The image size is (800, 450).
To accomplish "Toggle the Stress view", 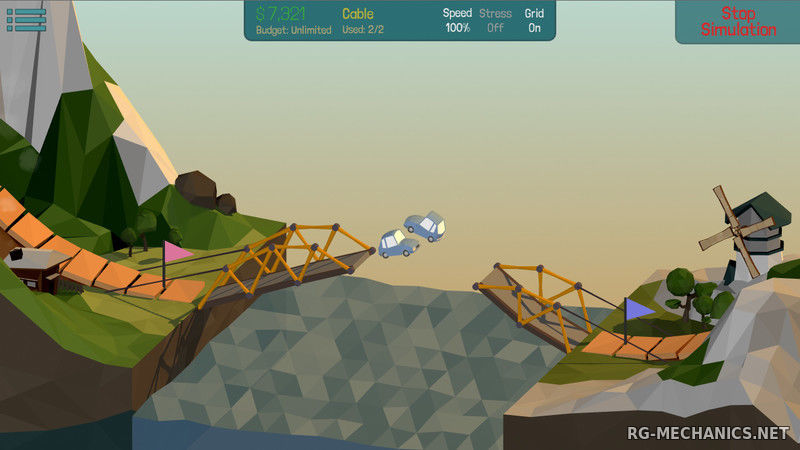I will click(497, 21).
